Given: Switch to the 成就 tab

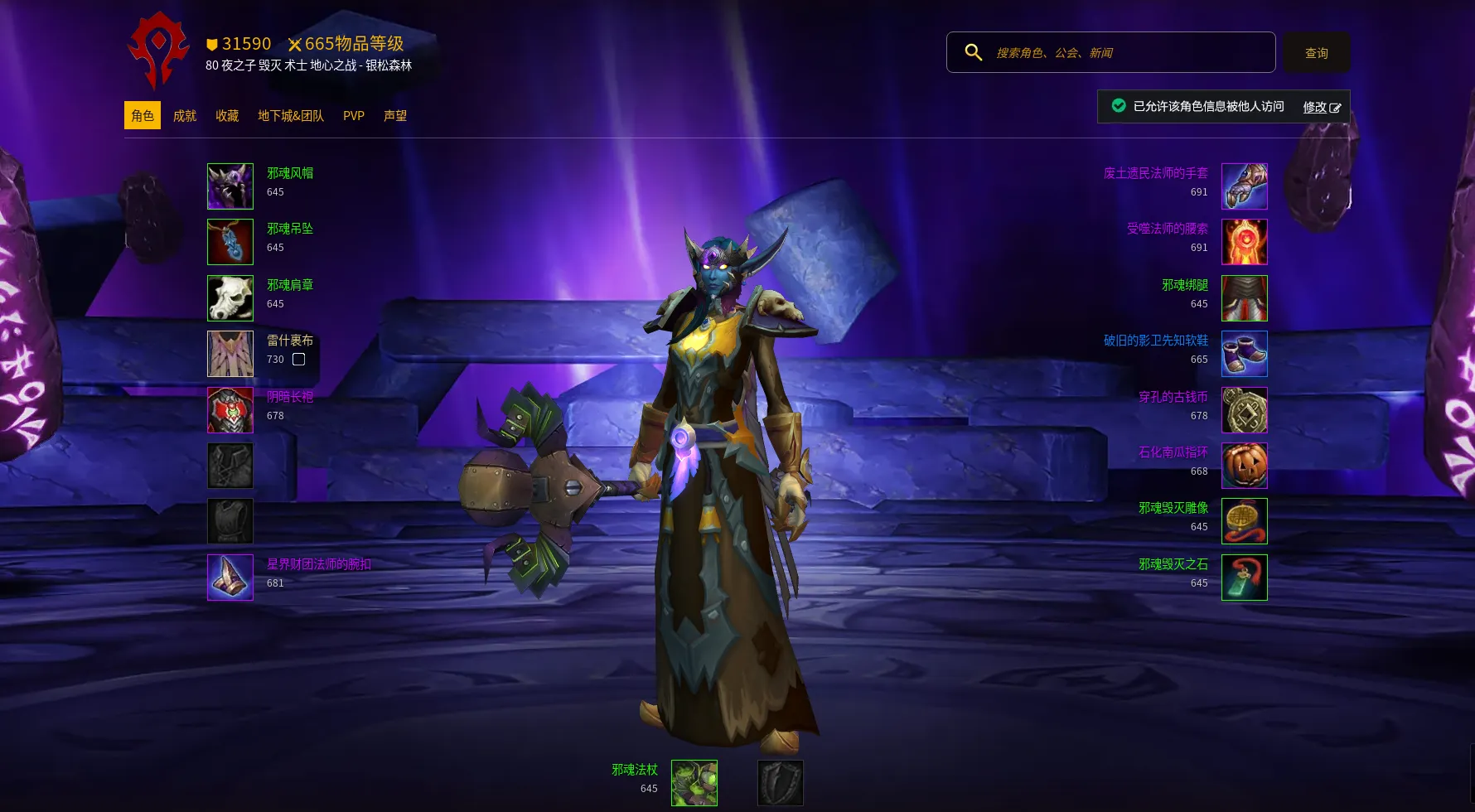Looking at the screenshot, I should [185, 116].
